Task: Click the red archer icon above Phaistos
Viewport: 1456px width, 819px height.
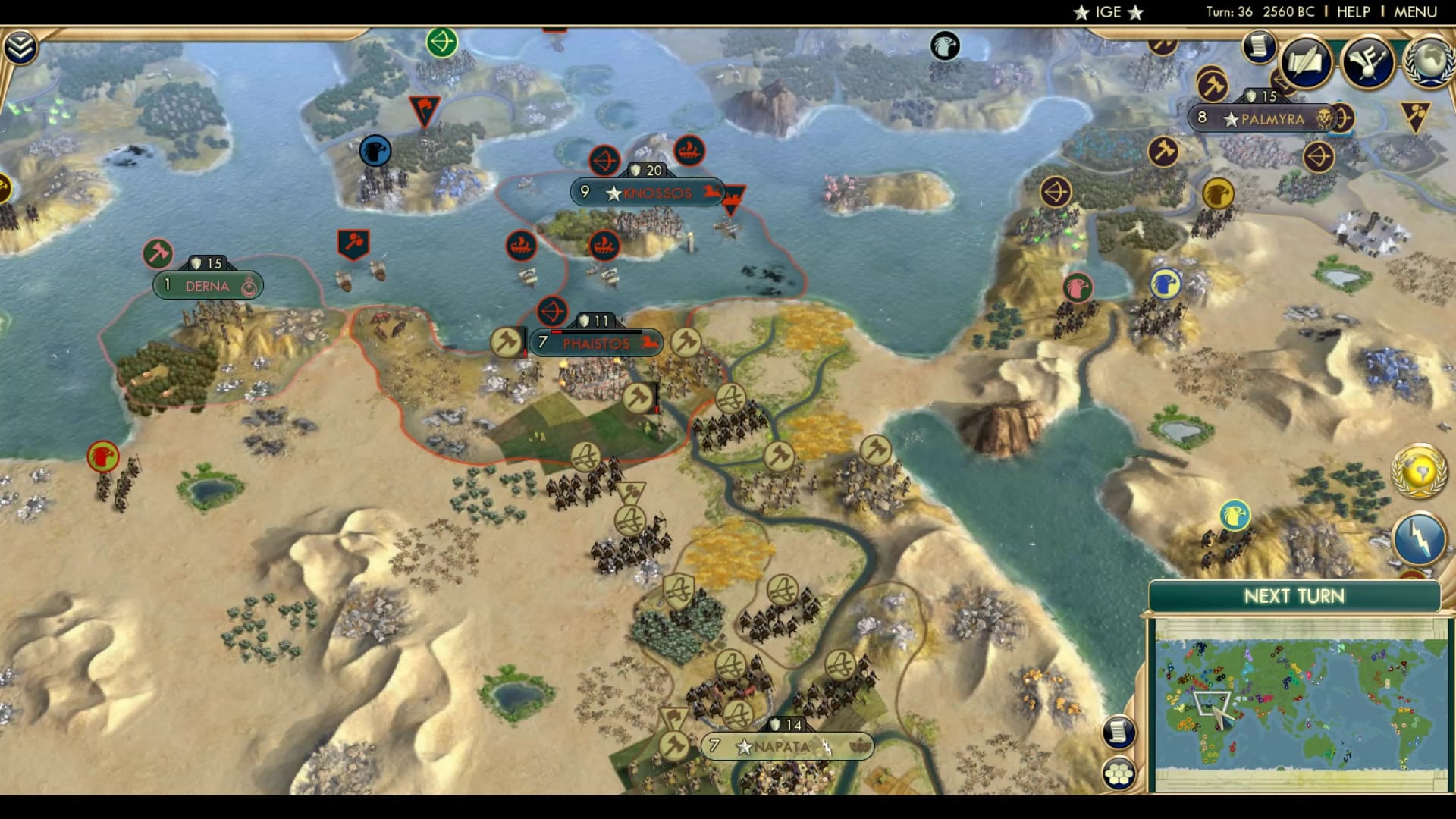Action: coord(554,309)
